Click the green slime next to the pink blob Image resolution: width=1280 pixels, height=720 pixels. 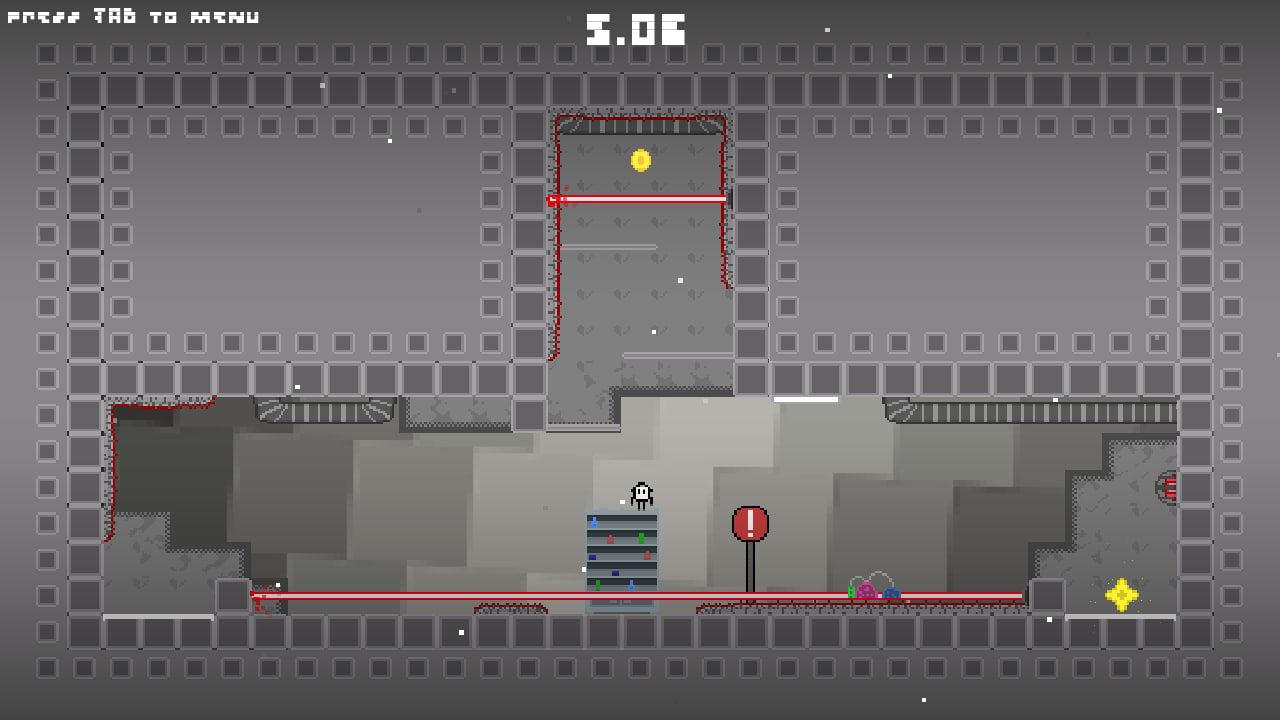pos(851,592)
